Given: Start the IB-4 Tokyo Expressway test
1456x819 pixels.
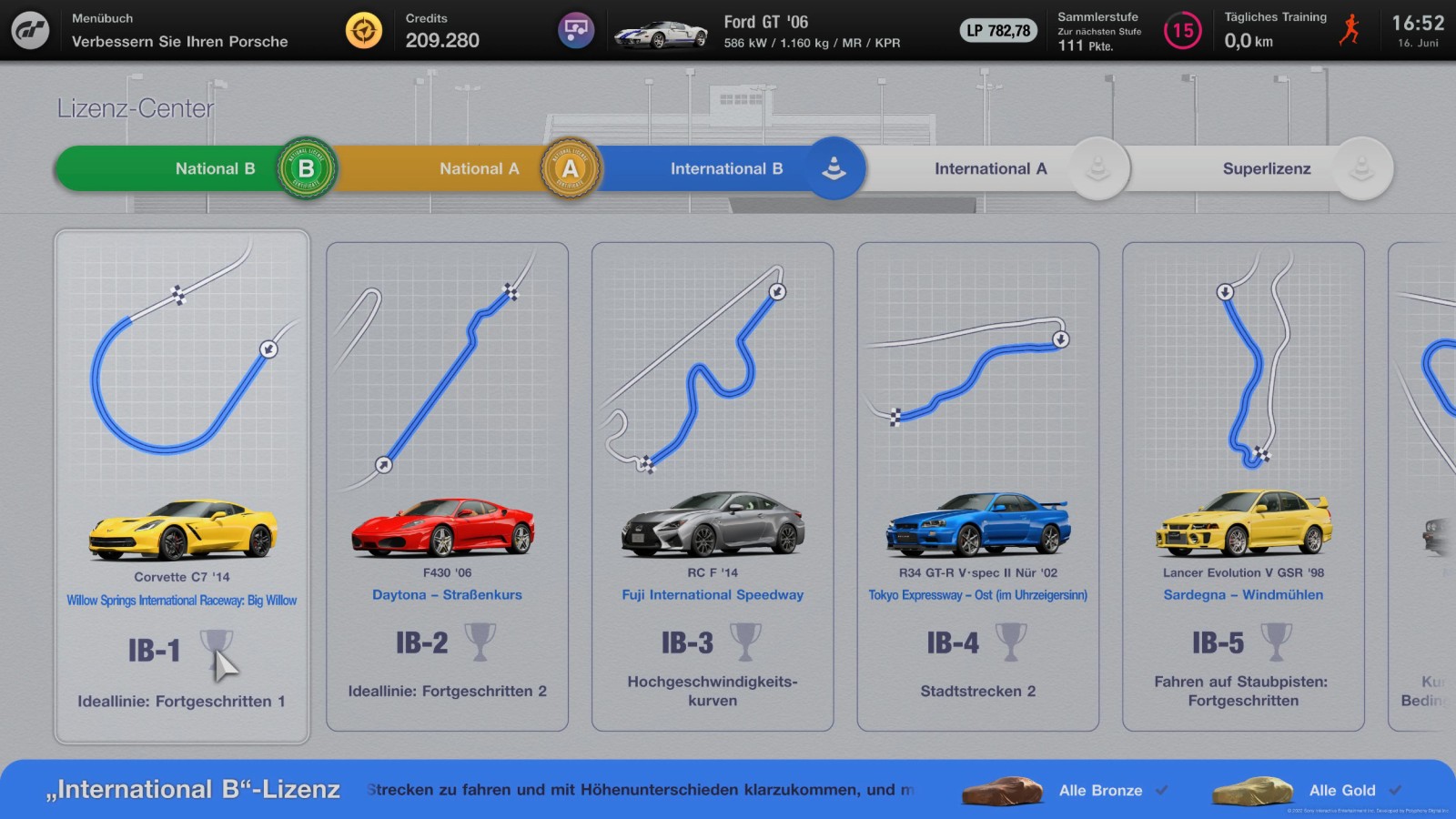Looking at the screenshot, I should [978, 486].
